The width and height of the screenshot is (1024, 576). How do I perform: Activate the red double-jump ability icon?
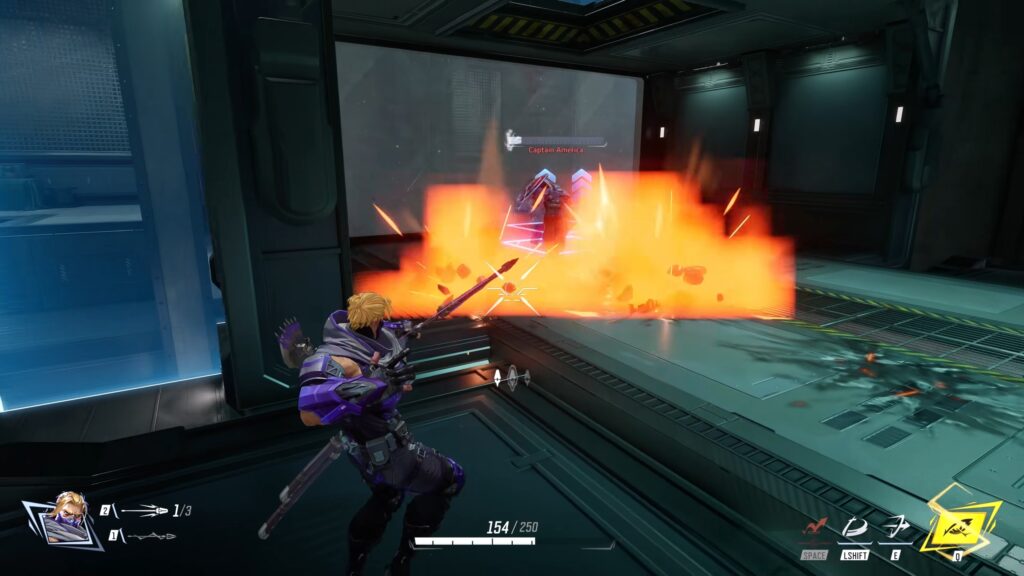pos(814,527)
